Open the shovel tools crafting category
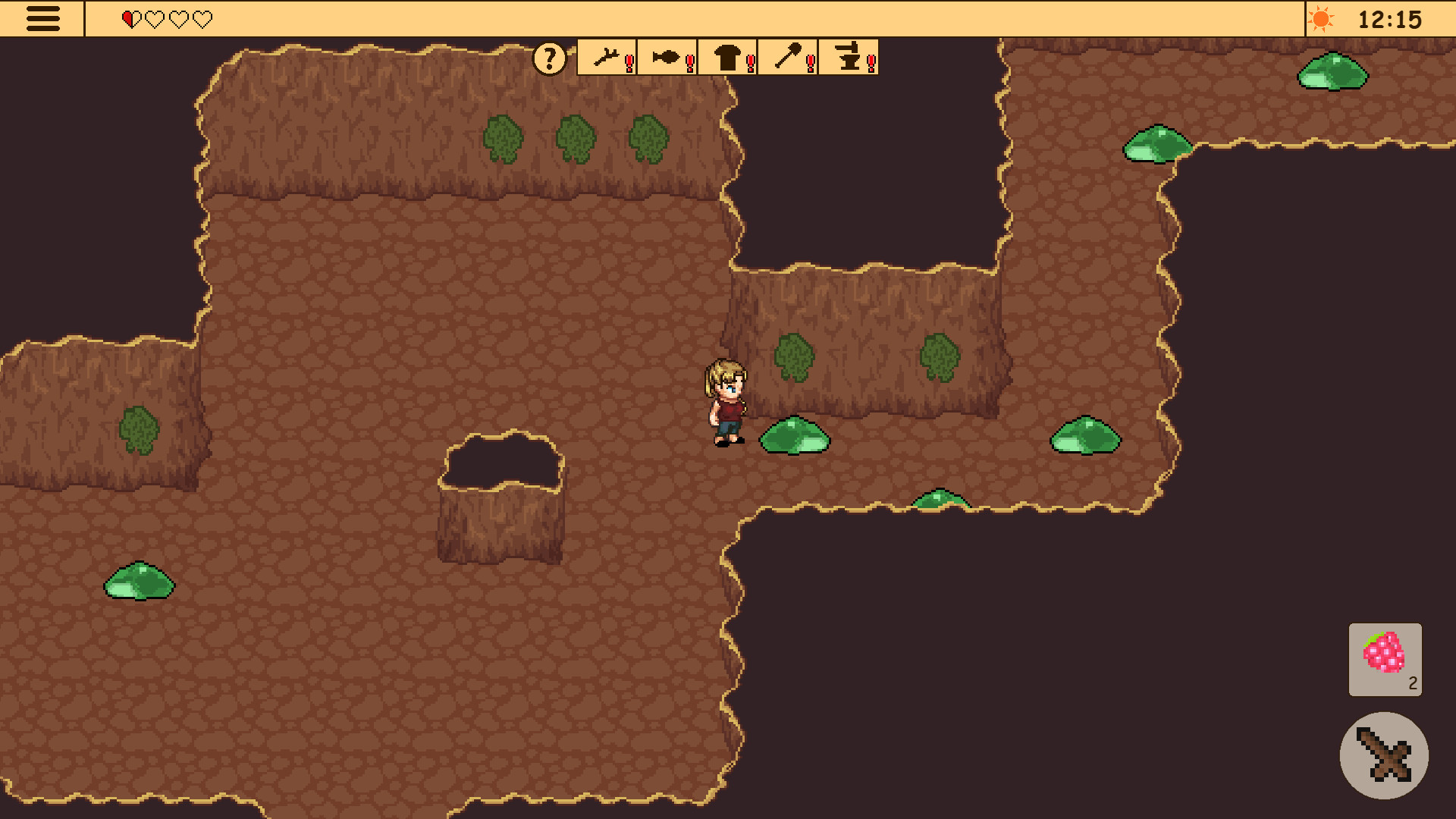This screenshot has height=819, width=1456. click(x=788, y=58)
